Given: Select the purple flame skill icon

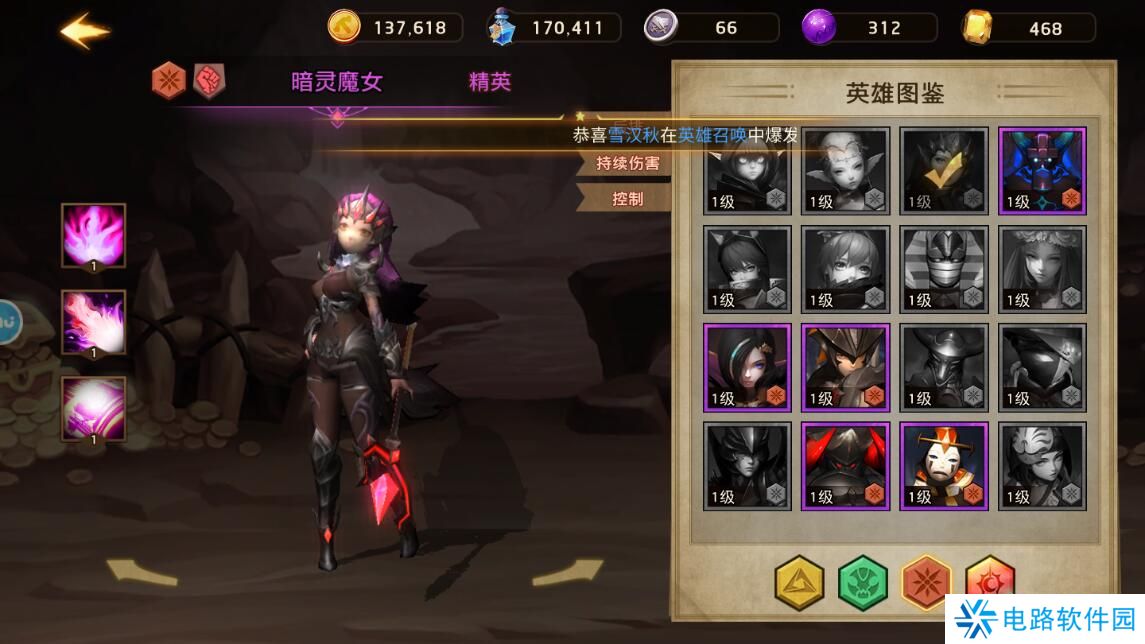Looking at the screenshot, I should 94,236.
